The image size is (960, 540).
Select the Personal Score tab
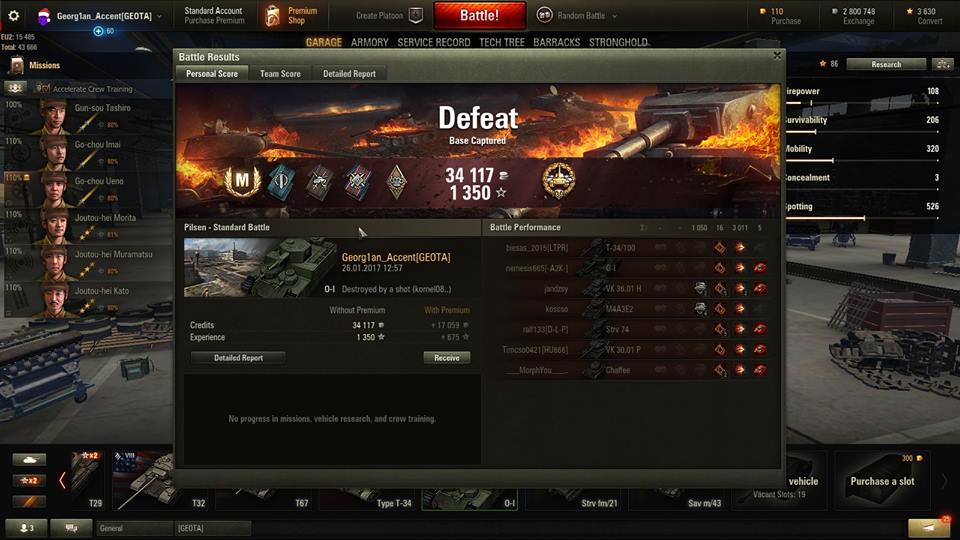coord(212,74)
